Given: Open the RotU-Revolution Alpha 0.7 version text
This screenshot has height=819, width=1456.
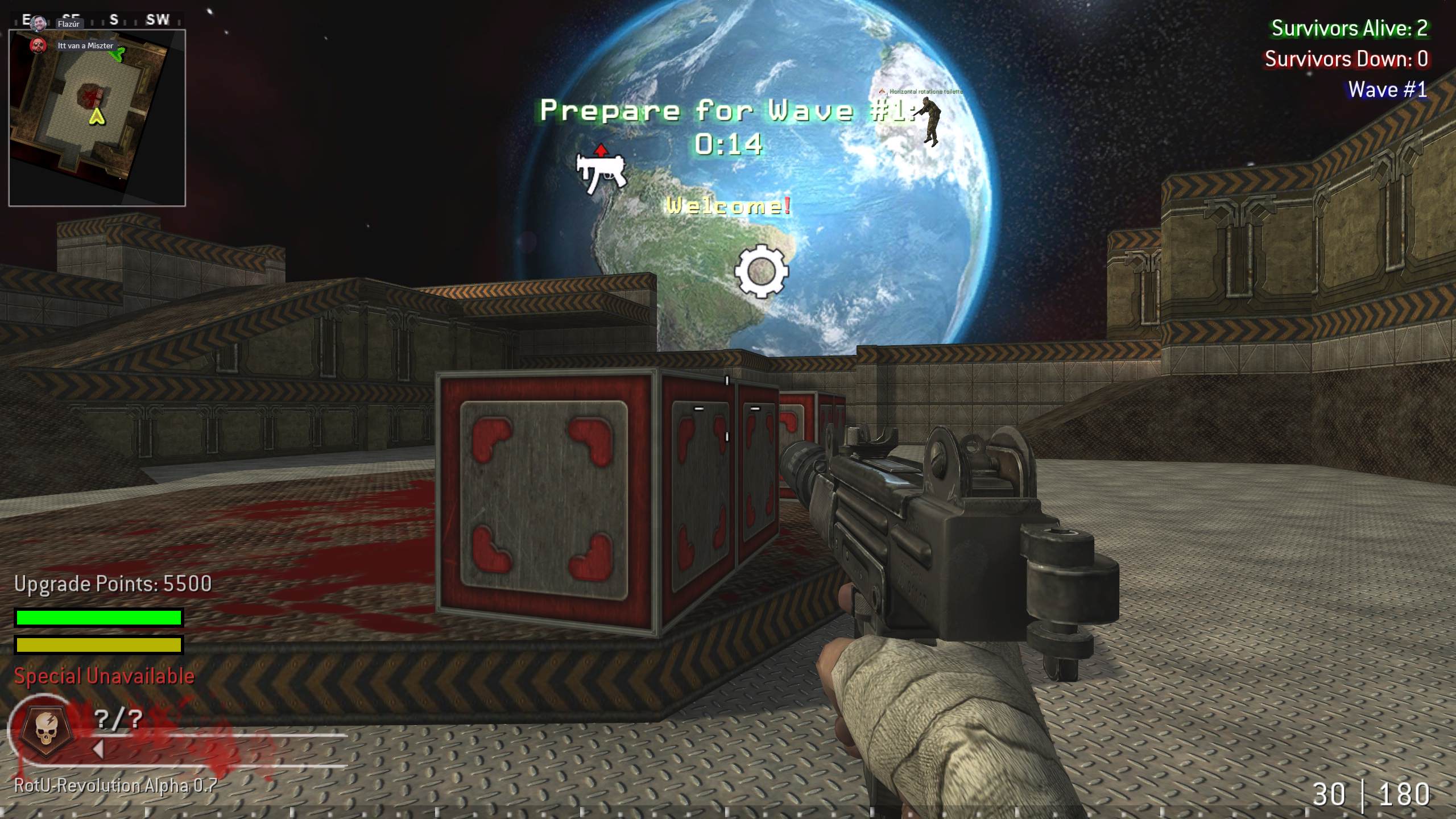Looking at the screenshot, I should click(x=114, y=784).
